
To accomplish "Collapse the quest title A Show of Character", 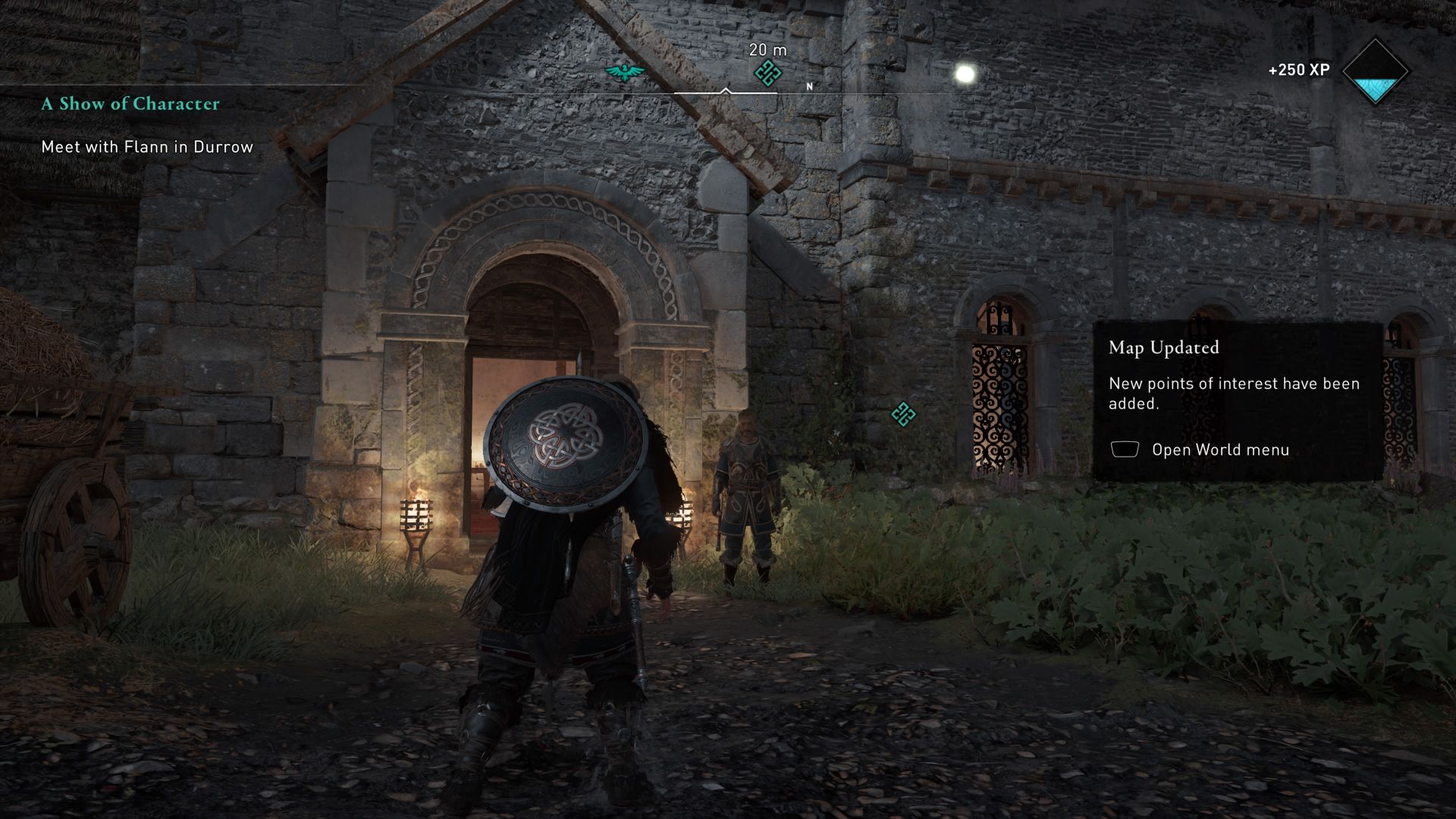I will tap(130, 104).
